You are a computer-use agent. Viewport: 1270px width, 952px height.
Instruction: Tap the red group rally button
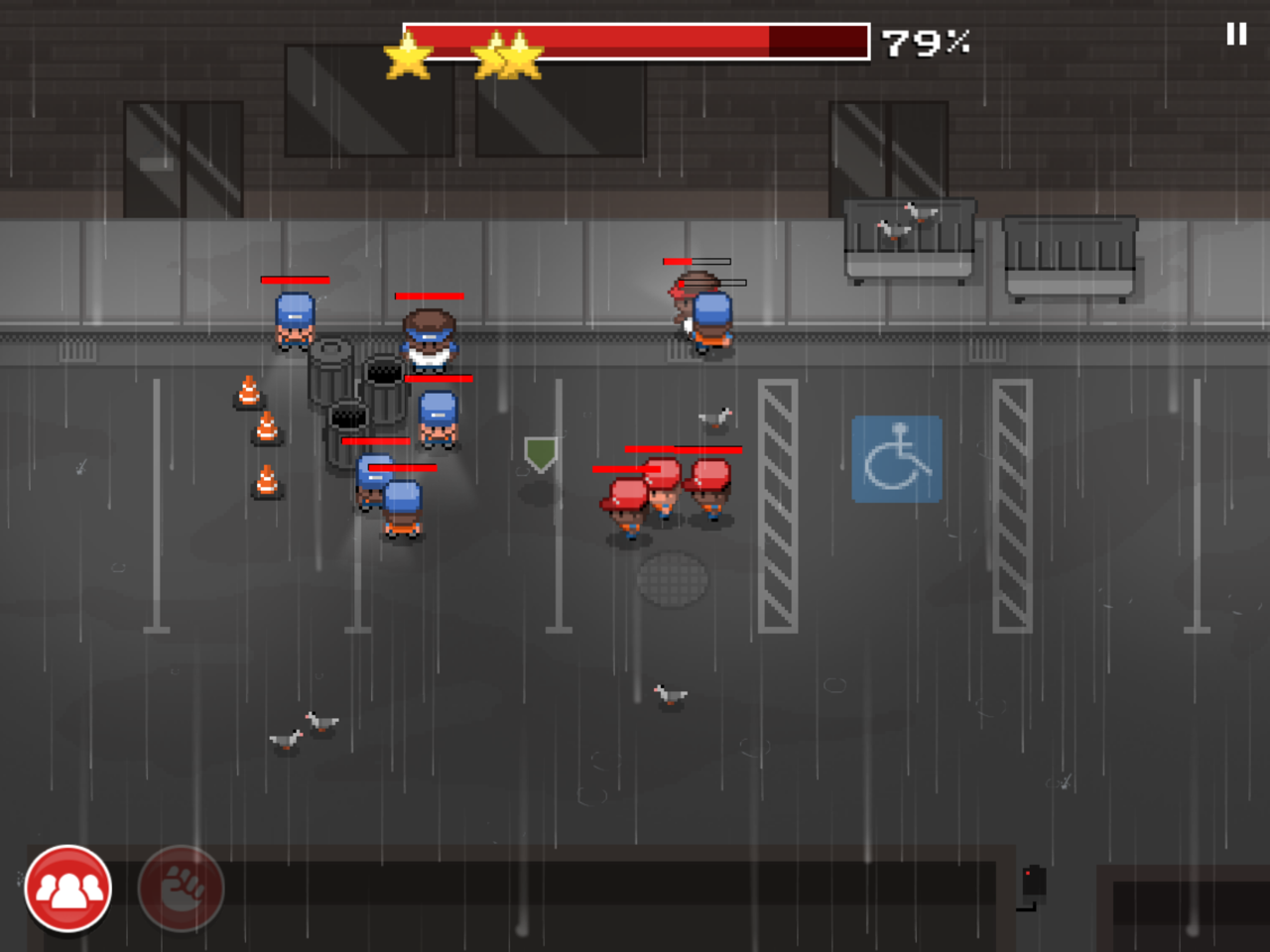(68, 890)
